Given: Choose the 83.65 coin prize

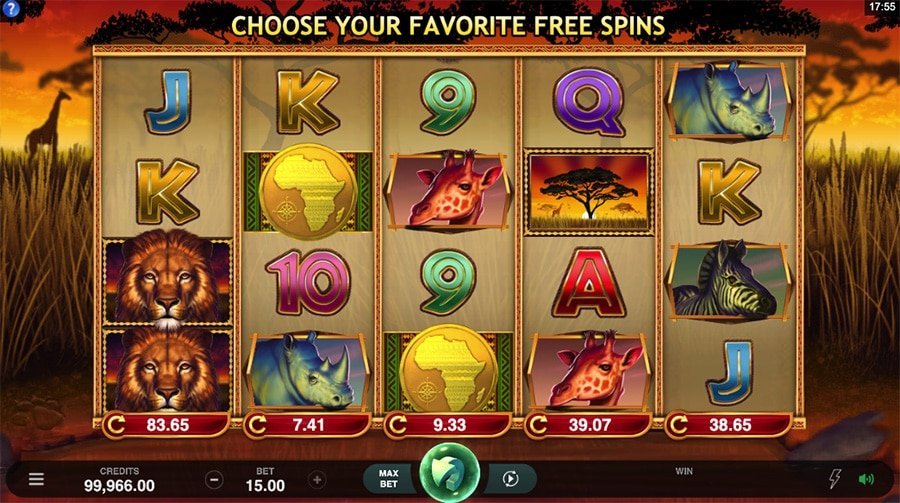Looking at the screenshot, I should click(167, 425).
